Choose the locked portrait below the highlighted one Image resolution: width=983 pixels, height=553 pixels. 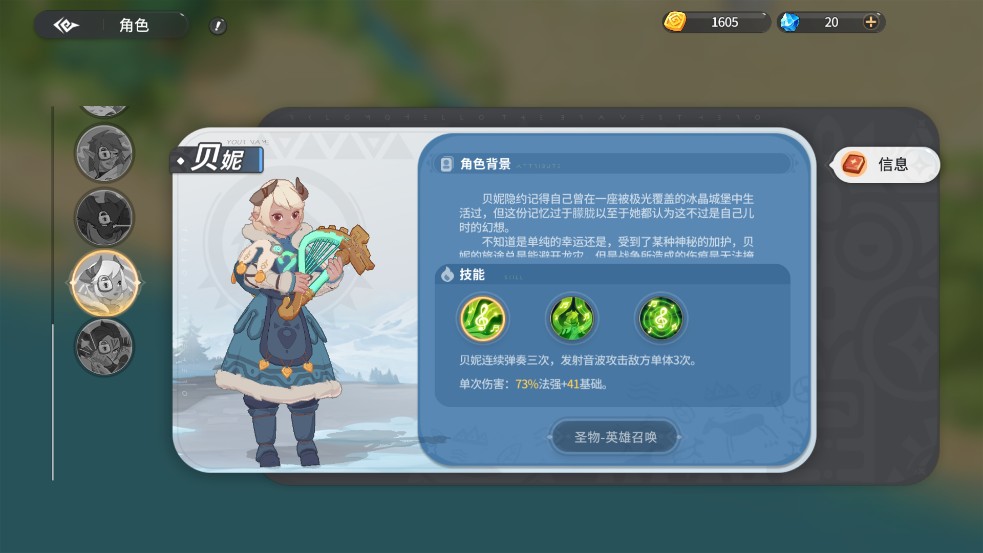104,346
